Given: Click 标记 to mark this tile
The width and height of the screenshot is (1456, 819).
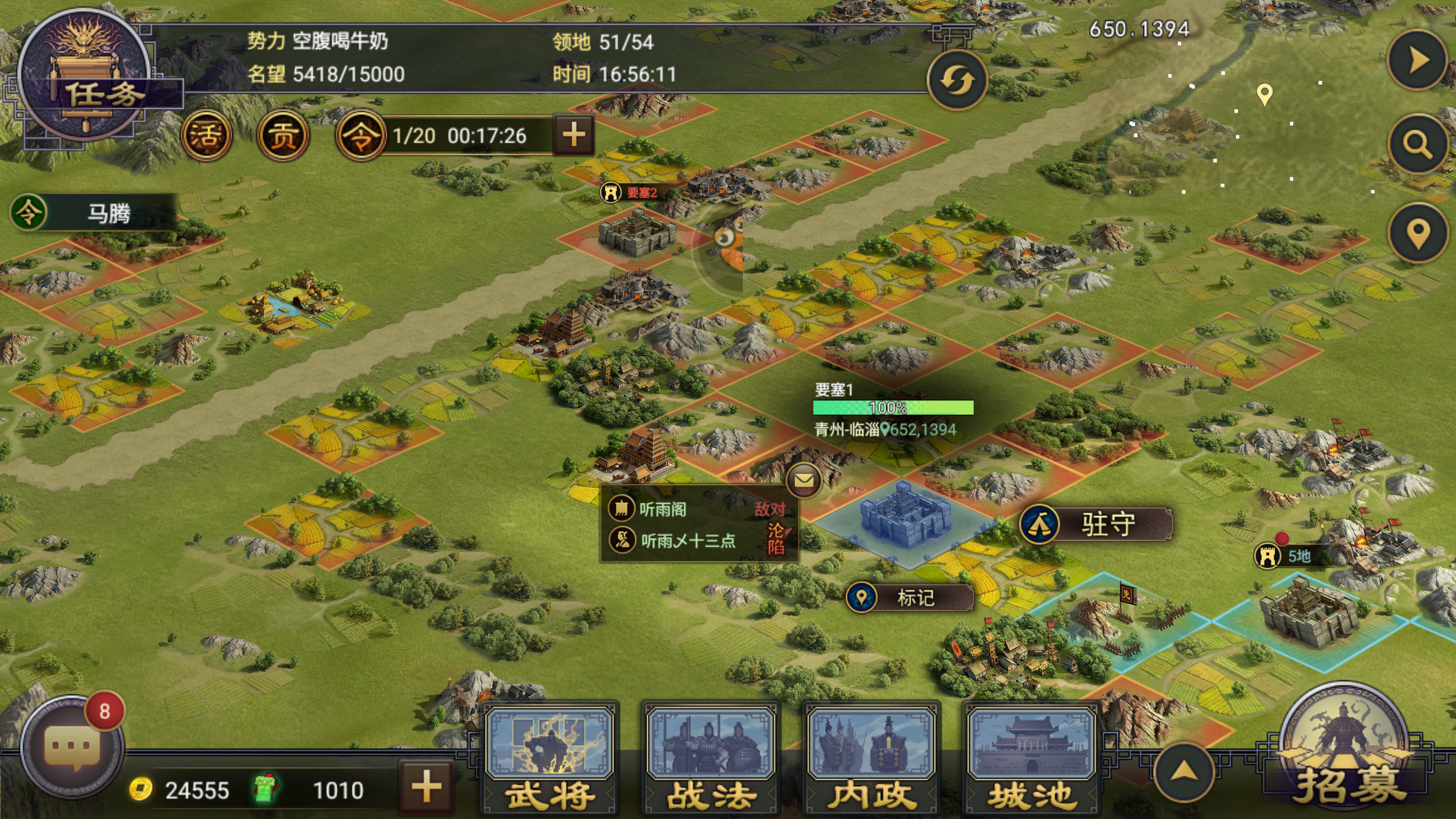Looking at the screenshot, I should pyautogui.click(x=909, y=598).
